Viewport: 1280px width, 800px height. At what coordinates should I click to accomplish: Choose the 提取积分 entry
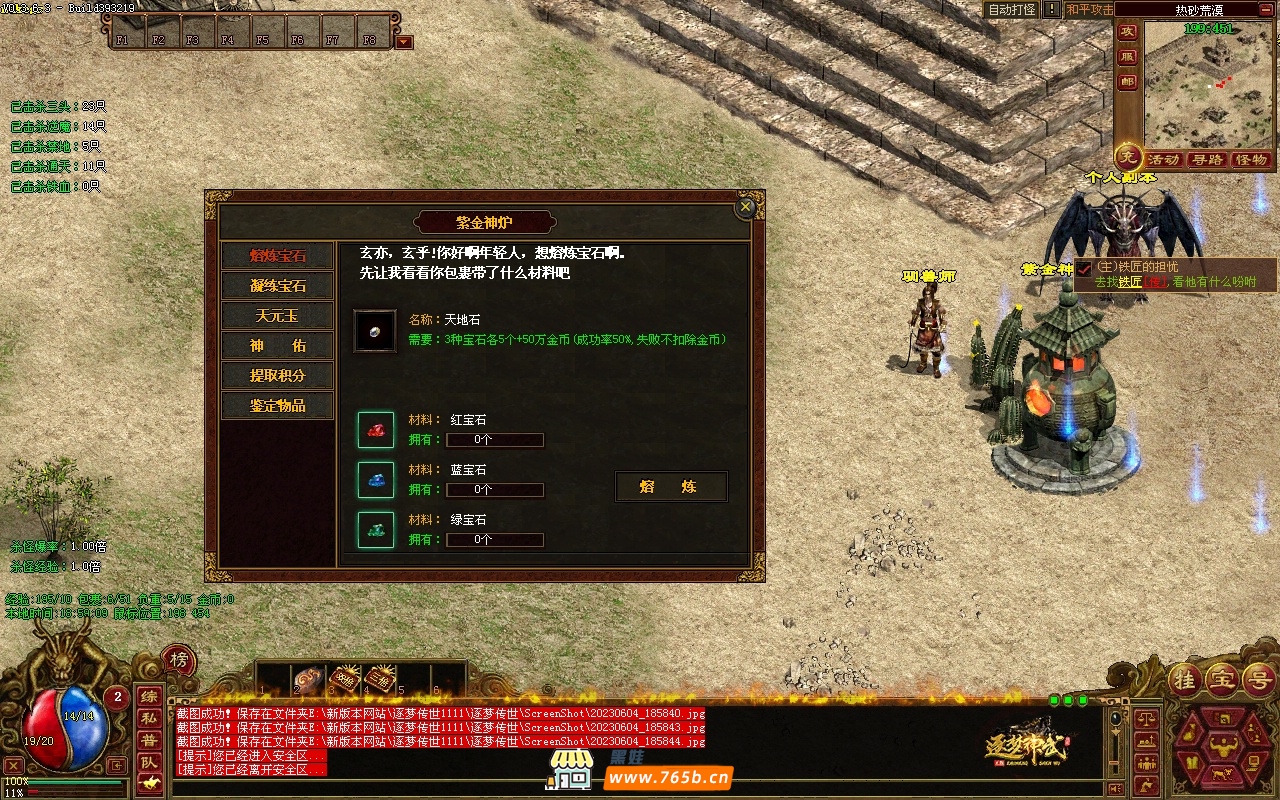[278, 376]
